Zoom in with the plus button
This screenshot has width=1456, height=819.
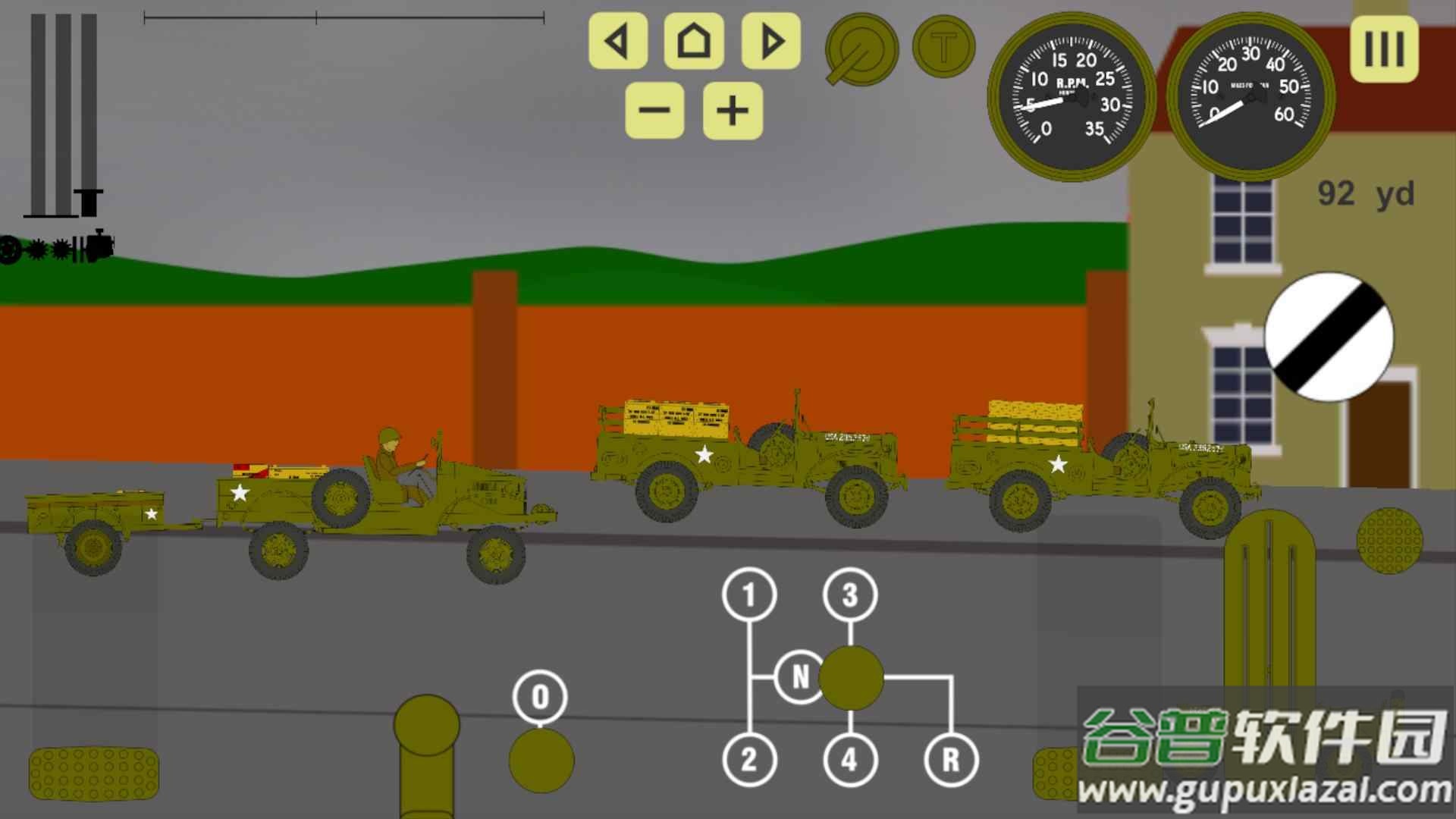click(732, 111)
